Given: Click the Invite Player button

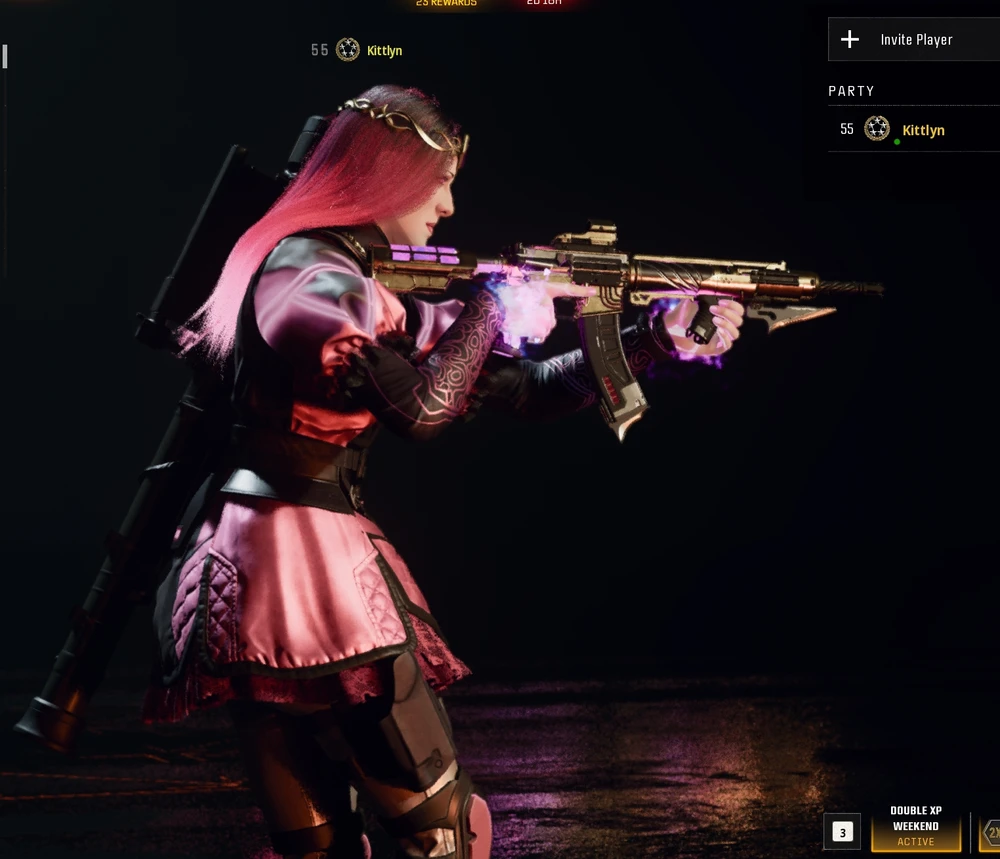Looking at the screenshot, I should click(914, 40).
